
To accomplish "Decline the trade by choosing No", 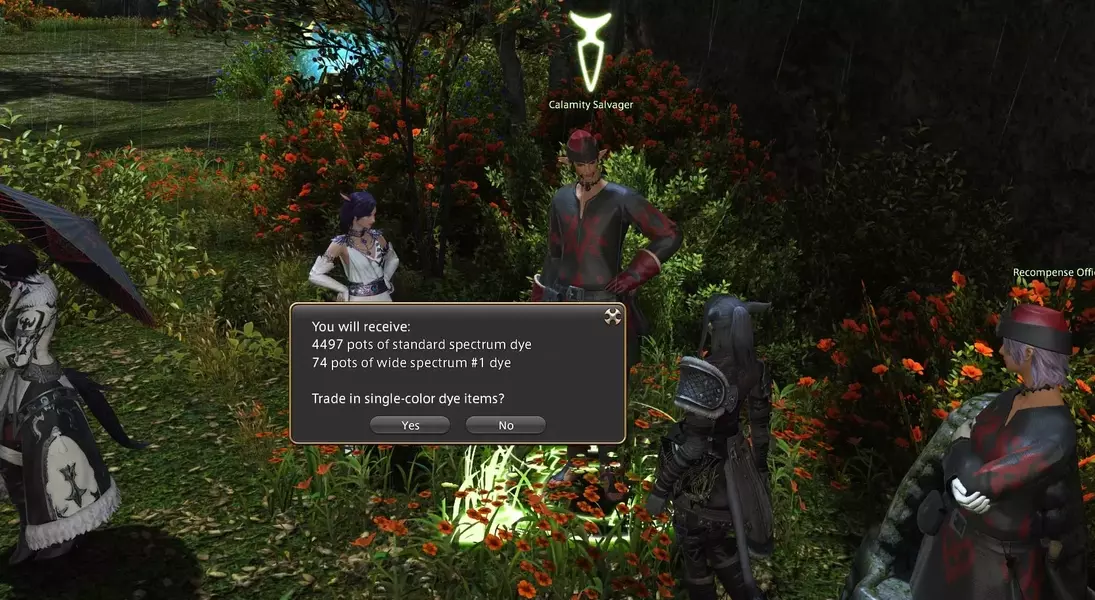I will 506,425.
